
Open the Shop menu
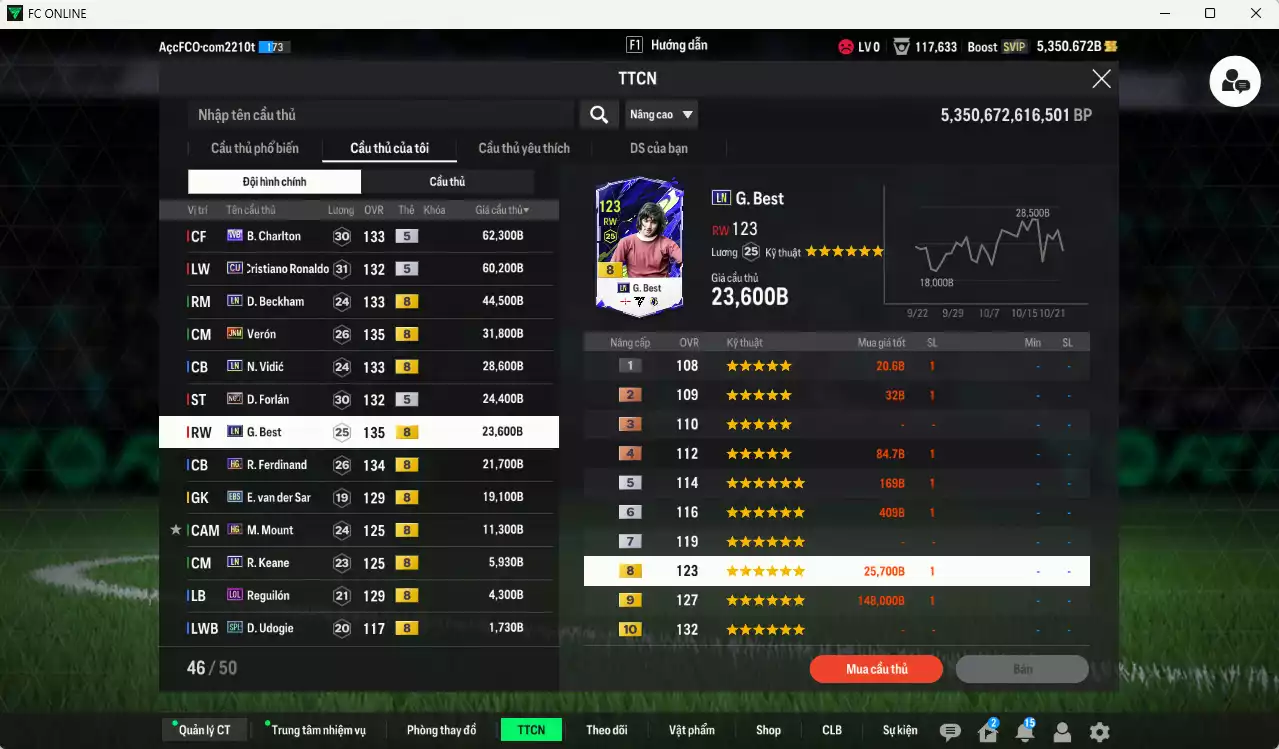click(x=768, y=730)
